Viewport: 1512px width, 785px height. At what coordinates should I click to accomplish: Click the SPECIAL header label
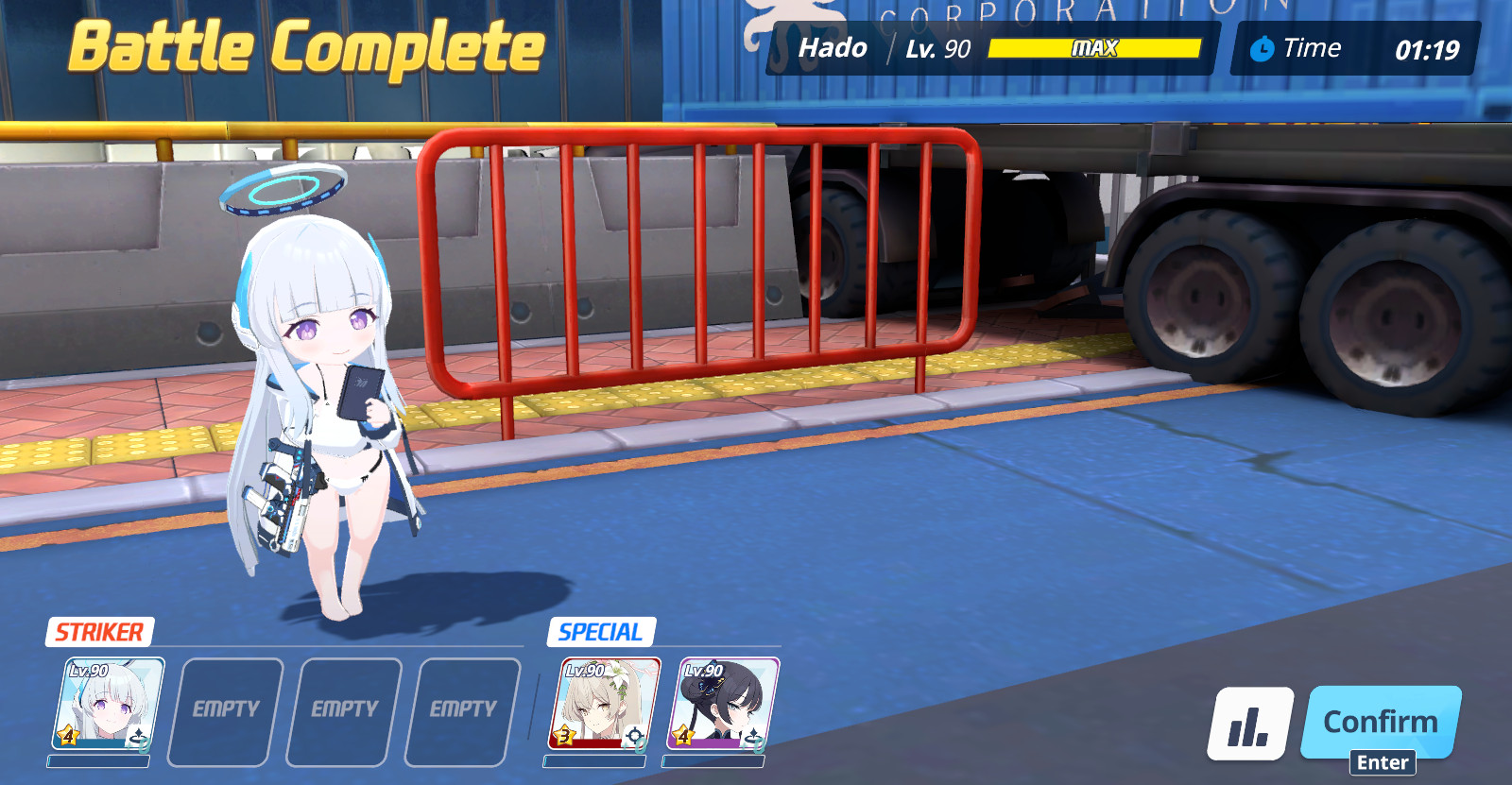(601, 630)
